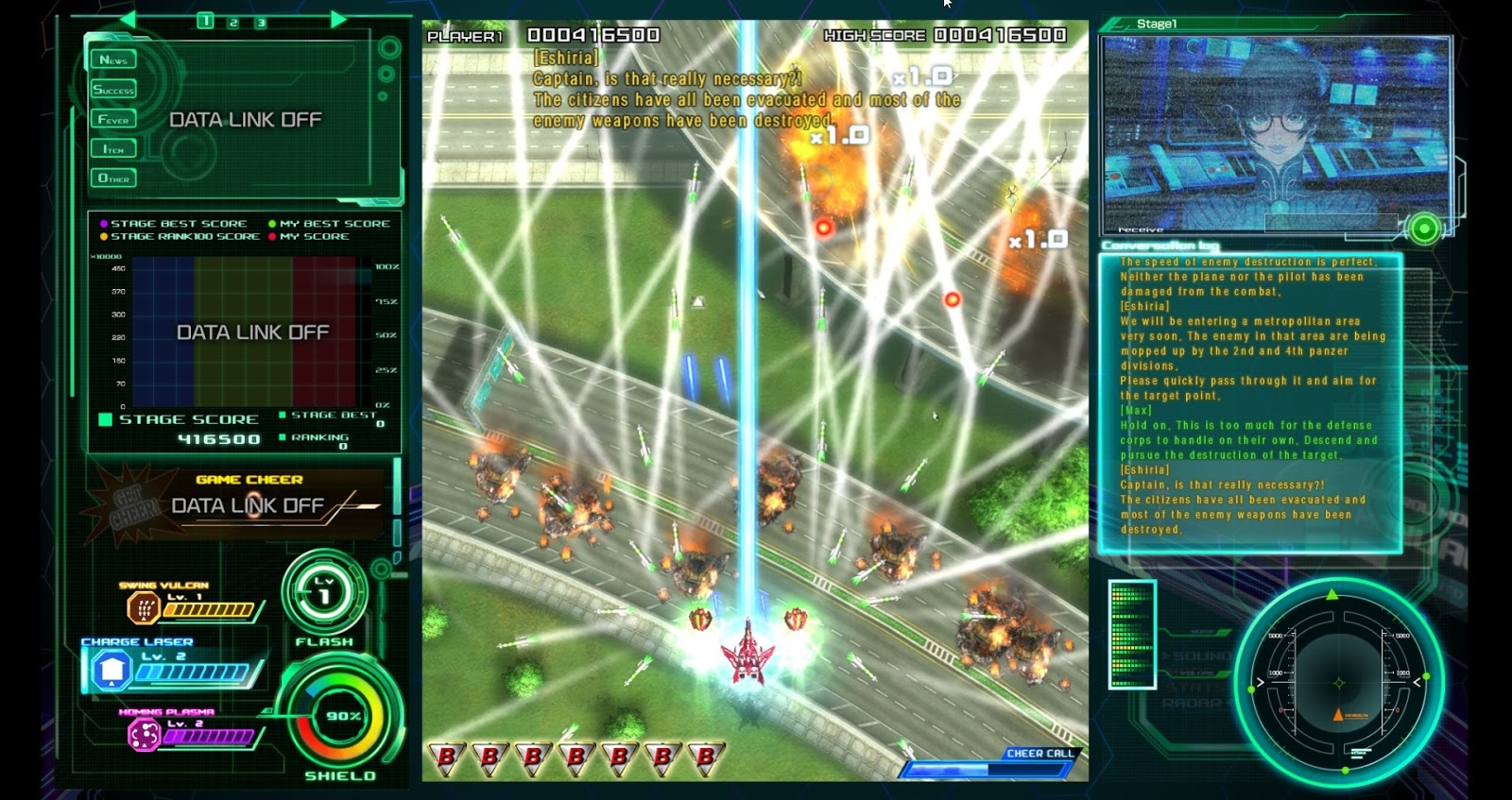Image resolution: width=1512 pixels, height=800 pixels.
Task: Select the Homing Plasma weapon icon
Action: coord(143,736)
